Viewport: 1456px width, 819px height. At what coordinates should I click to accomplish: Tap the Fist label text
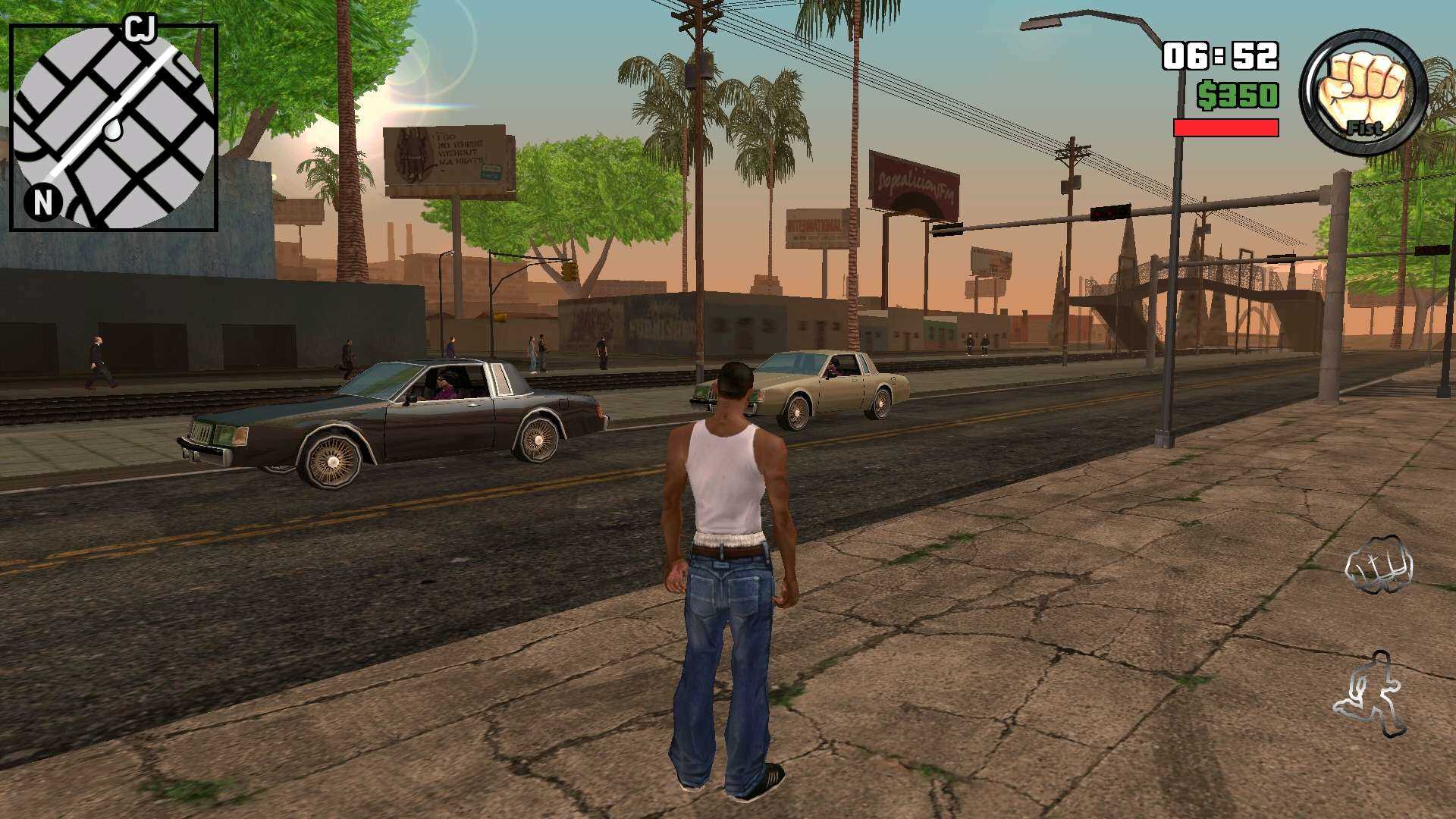(1365, 129)
